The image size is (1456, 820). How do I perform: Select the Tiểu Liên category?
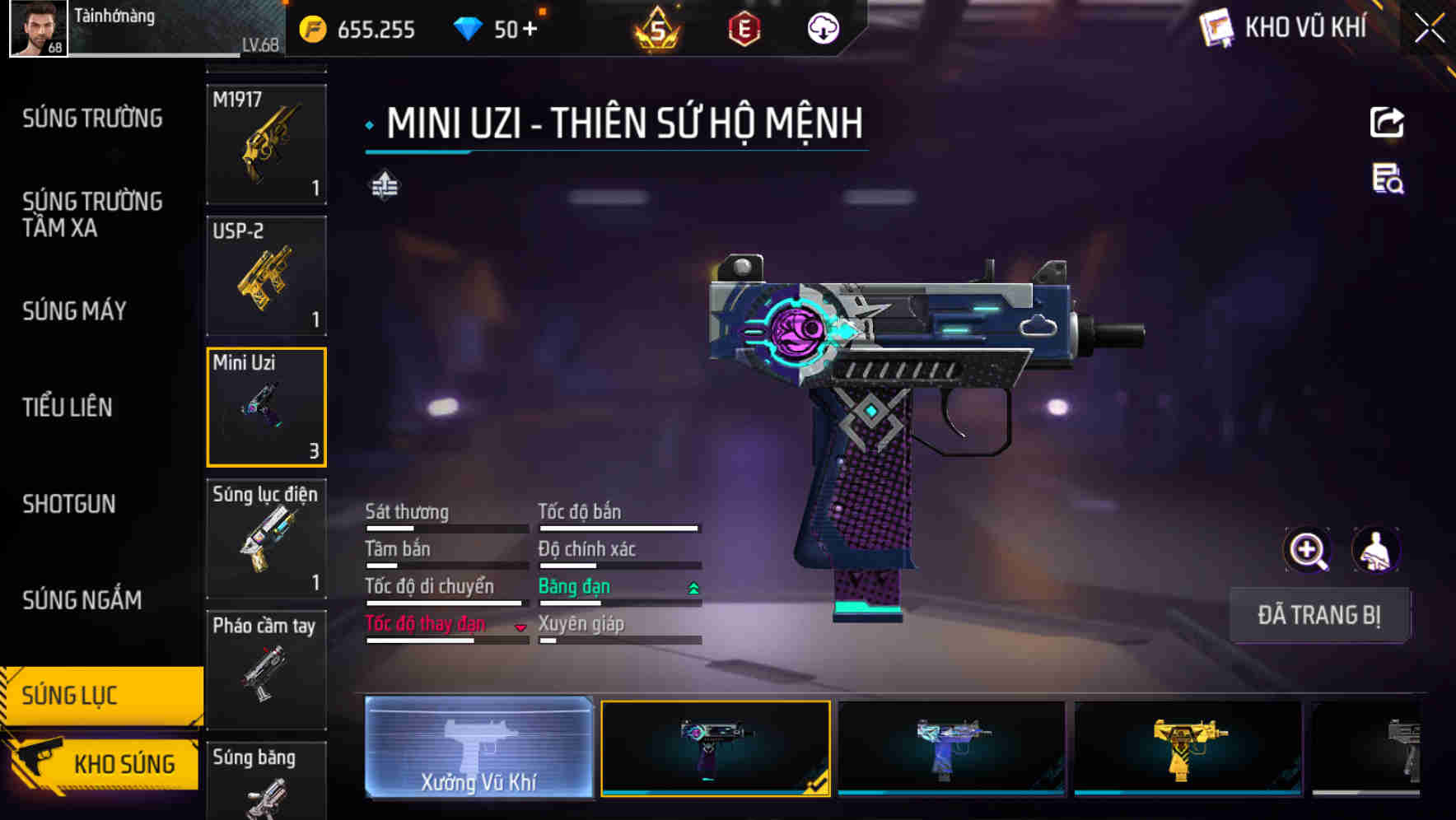(x=68, y=407)
